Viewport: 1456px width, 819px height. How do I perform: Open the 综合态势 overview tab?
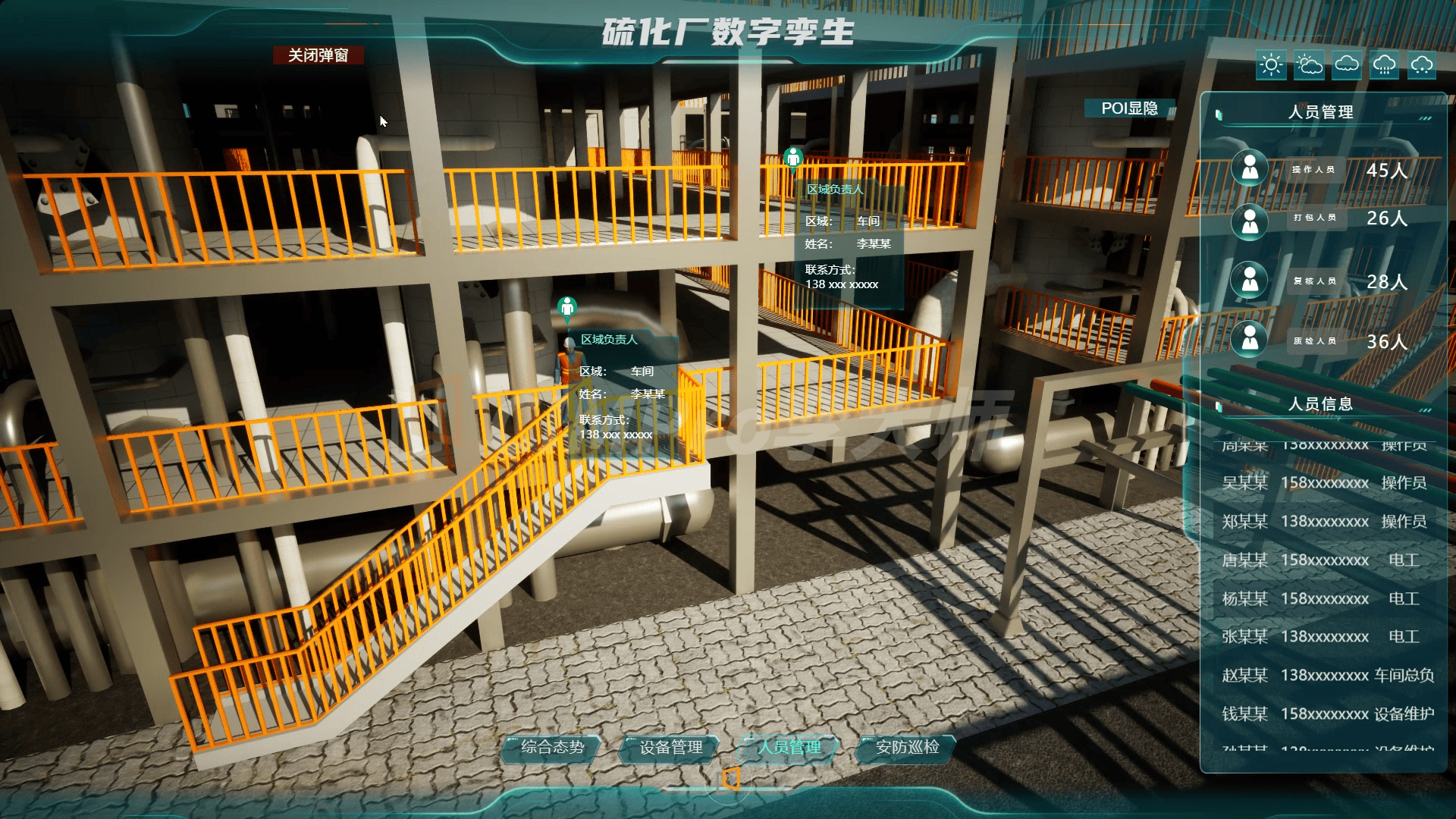coord(552,748)
